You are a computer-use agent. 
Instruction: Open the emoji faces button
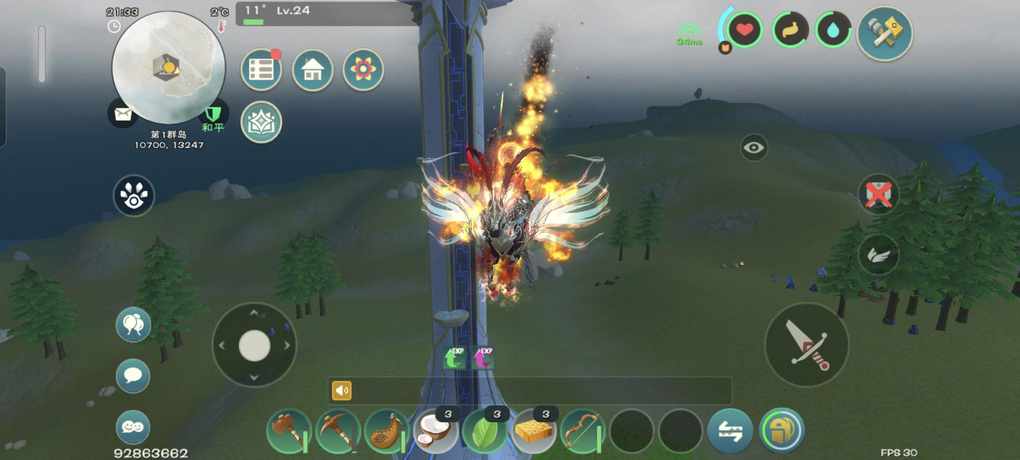point(133,427)
